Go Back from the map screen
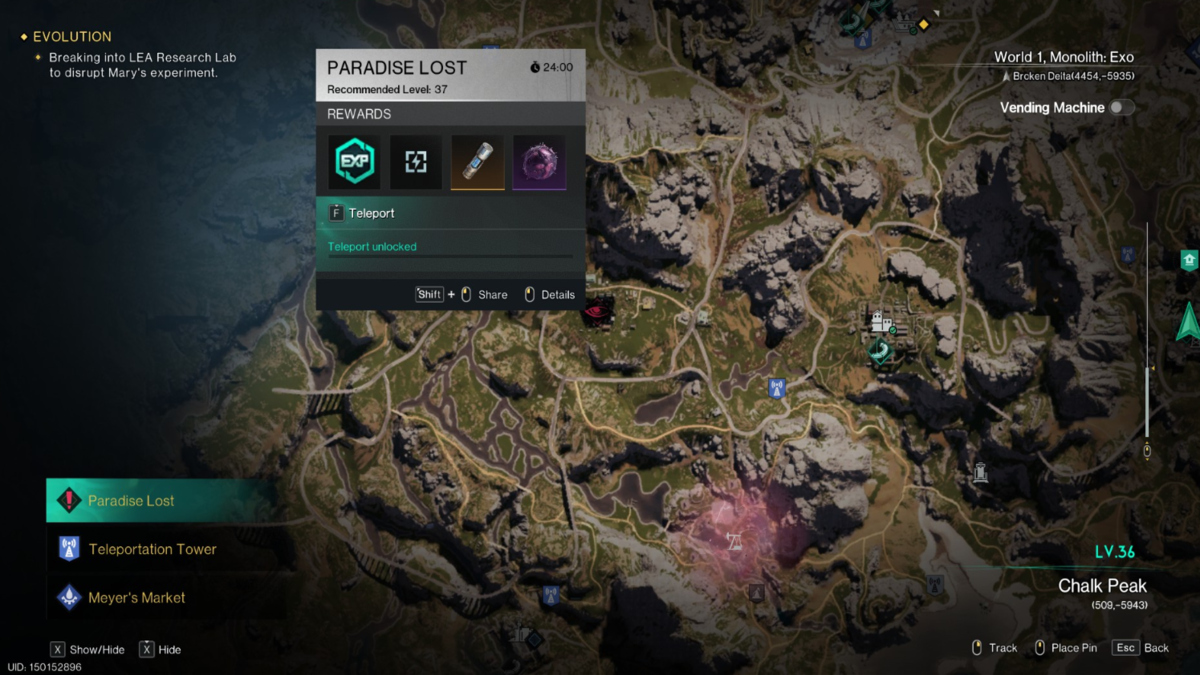This screenshot has width=1200, height=675. (1142, 648)
